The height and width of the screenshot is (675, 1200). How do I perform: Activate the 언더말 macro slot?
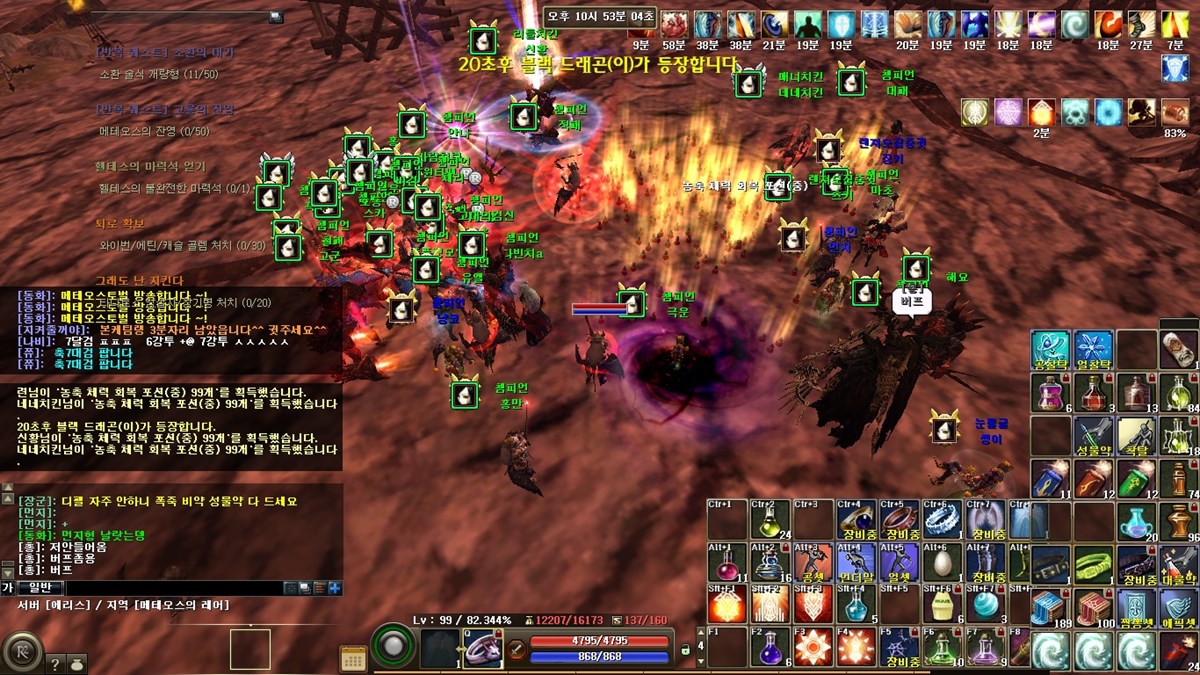(x=855, y=563)
